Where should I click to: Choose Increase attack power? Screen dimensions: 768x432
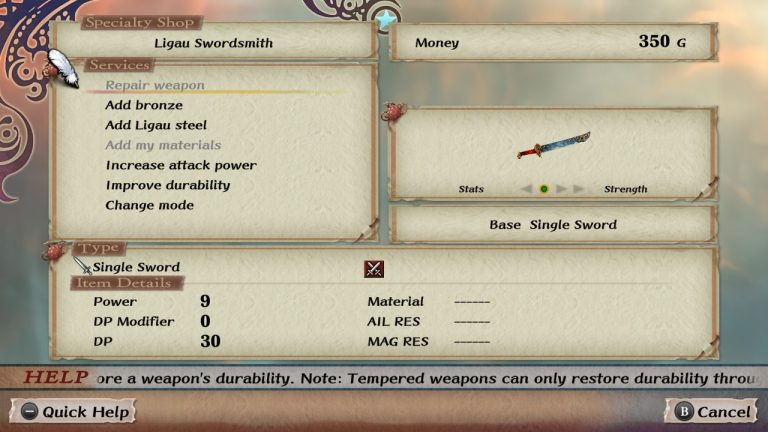pos(181,165)
